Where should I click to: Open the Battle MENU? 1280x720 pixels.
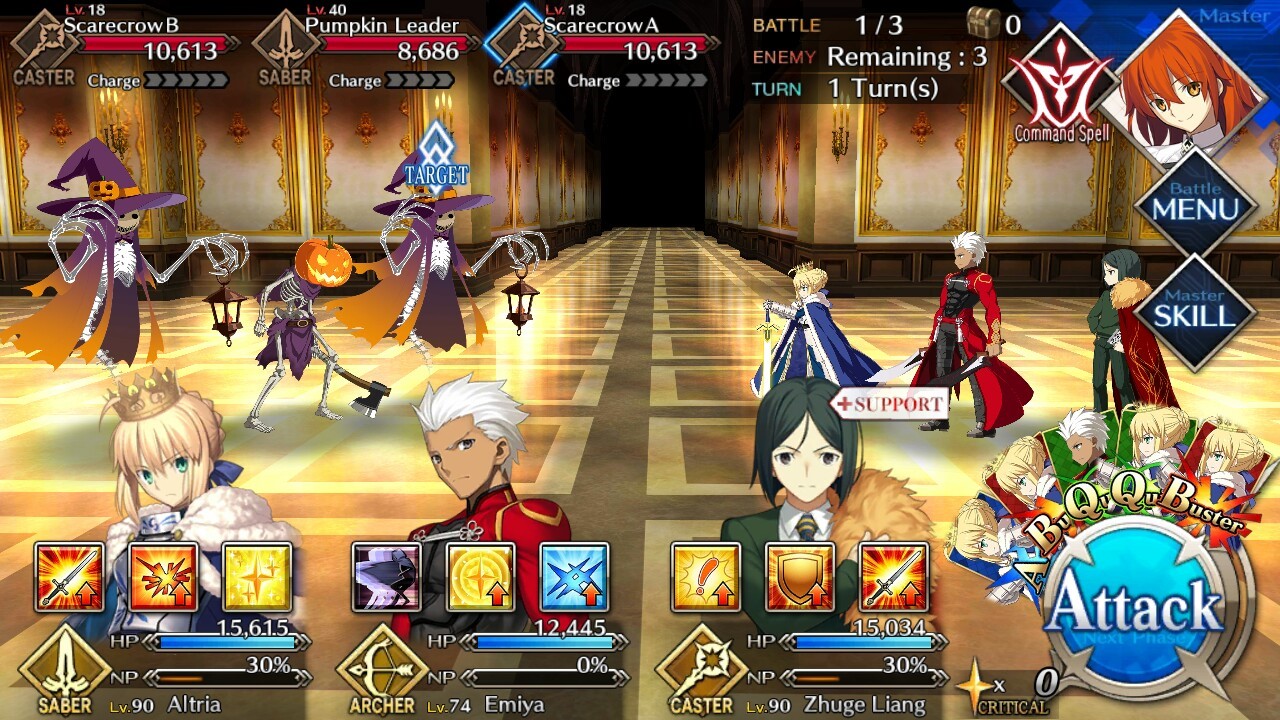click(x=1195, y=203)
